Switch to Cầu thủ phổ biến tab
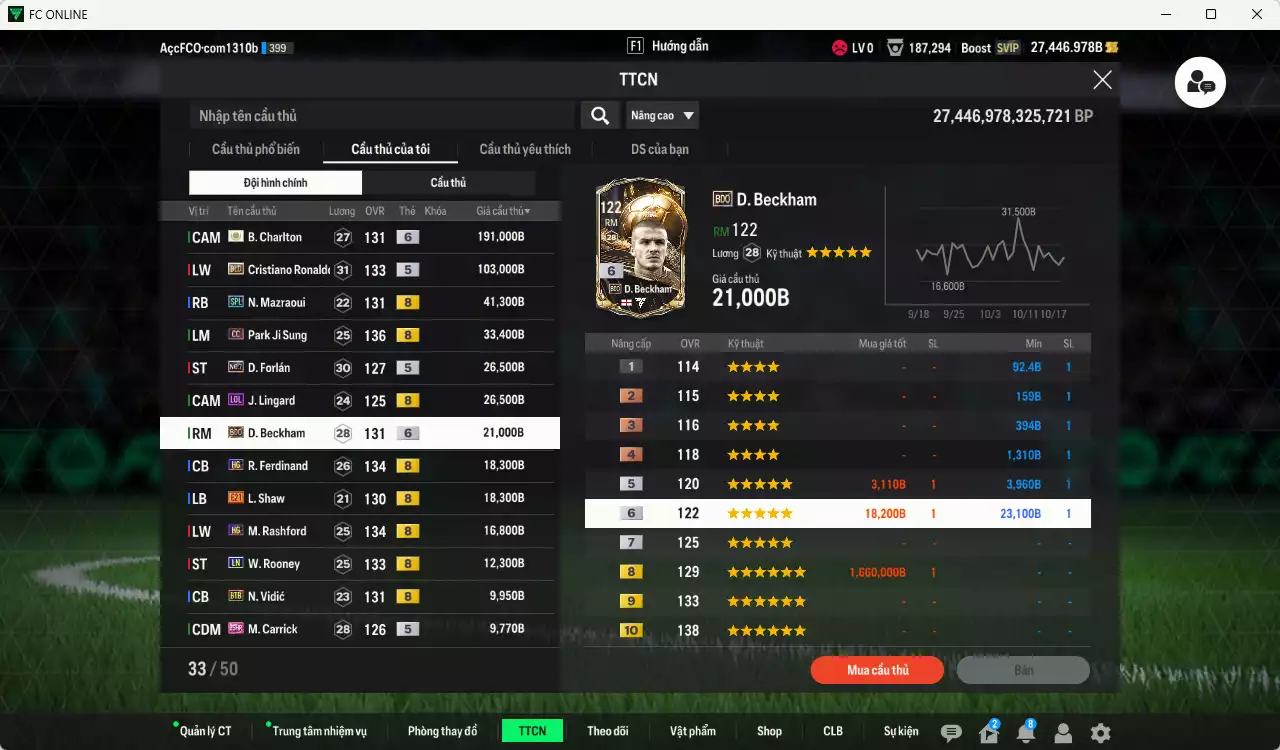 (256, 150)
